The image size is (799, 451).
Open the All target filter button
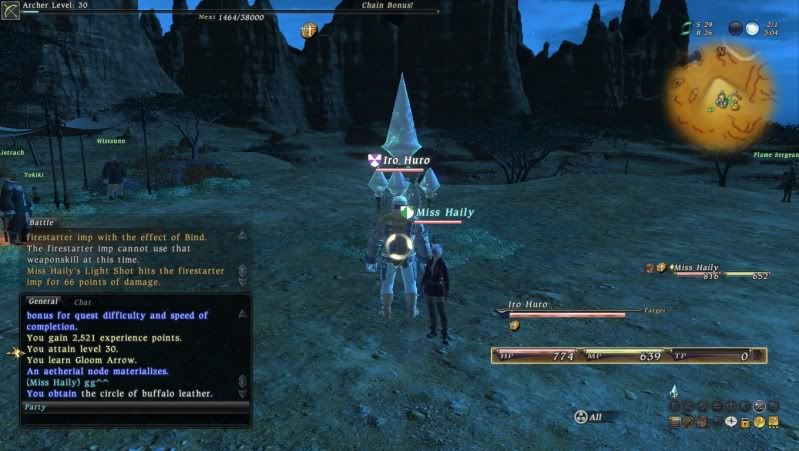pos(594,416)
